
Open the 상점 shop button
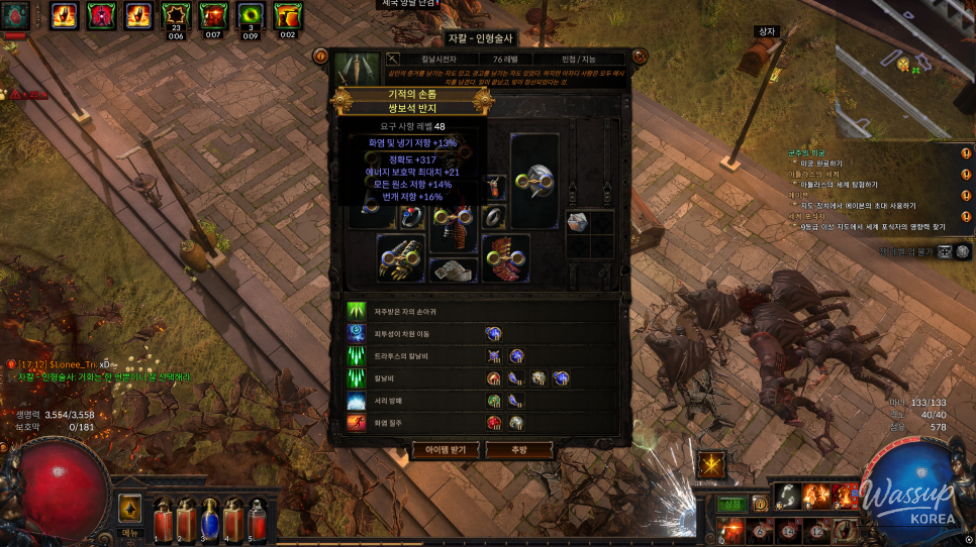point(733,503)
